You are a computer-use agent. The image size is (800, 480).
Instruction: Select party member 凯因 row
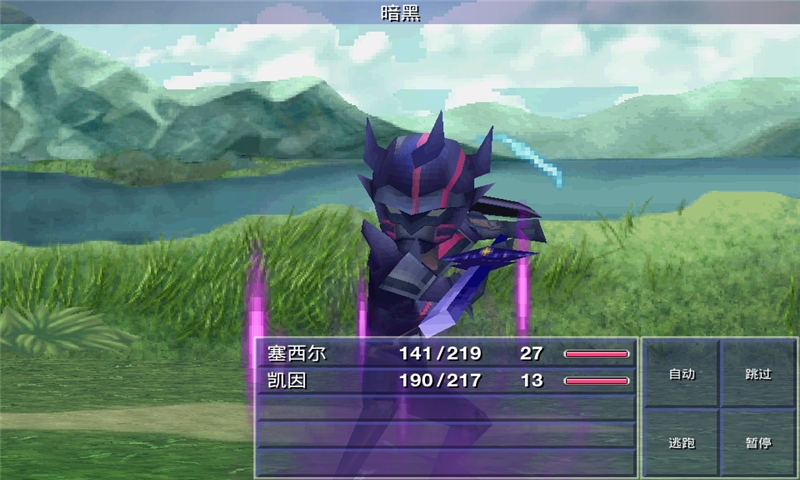[446, 380]
